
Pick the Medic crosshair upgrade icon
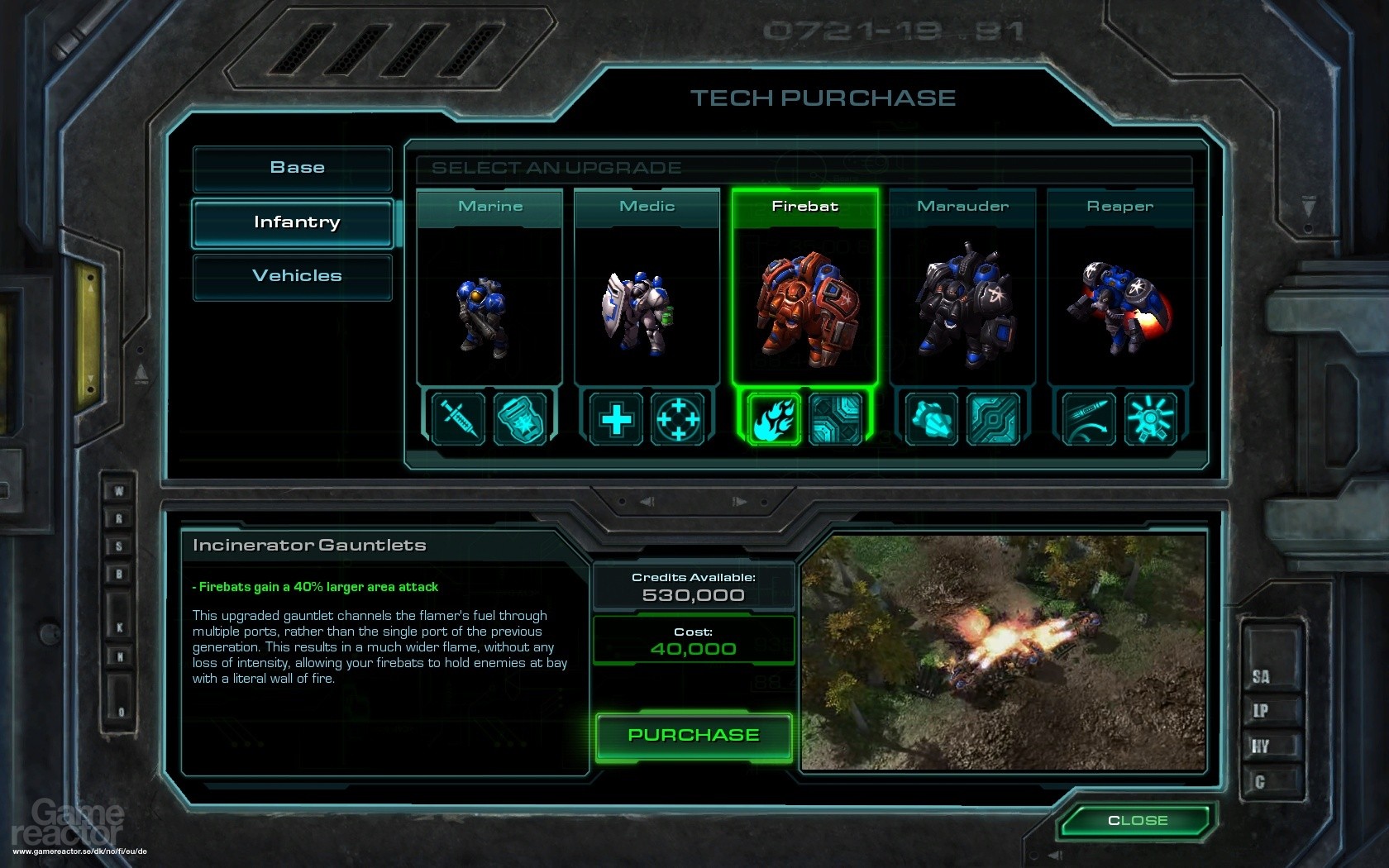(678, 418)
